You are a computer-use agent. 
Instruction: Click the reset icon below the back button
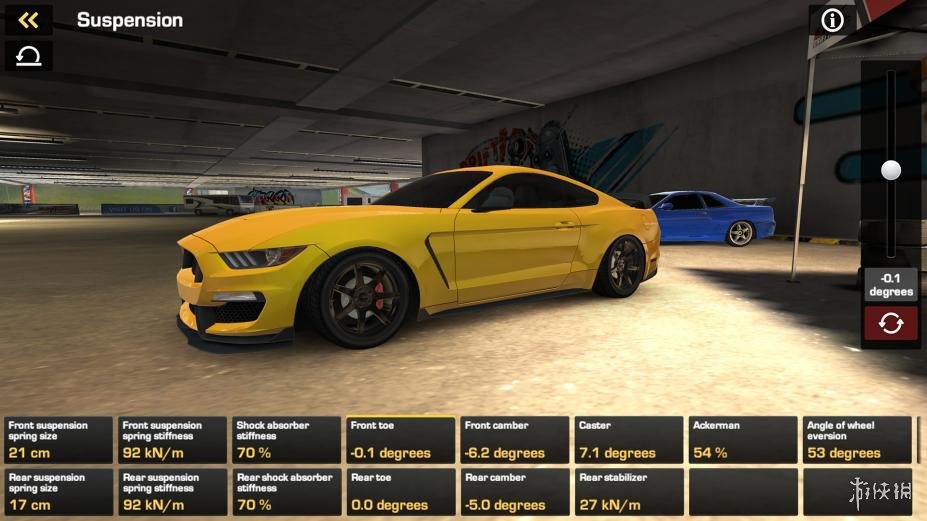[29, 56]
